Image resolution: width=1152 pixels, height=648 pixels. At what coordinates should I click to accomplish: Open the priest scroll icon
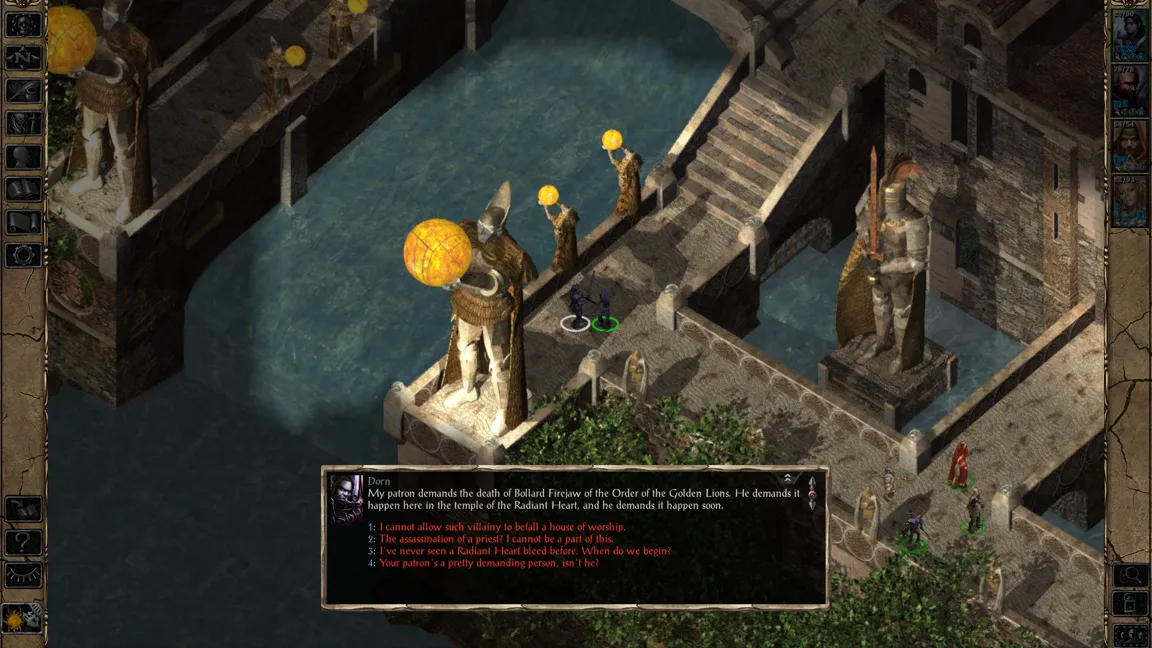click(23, 222)
